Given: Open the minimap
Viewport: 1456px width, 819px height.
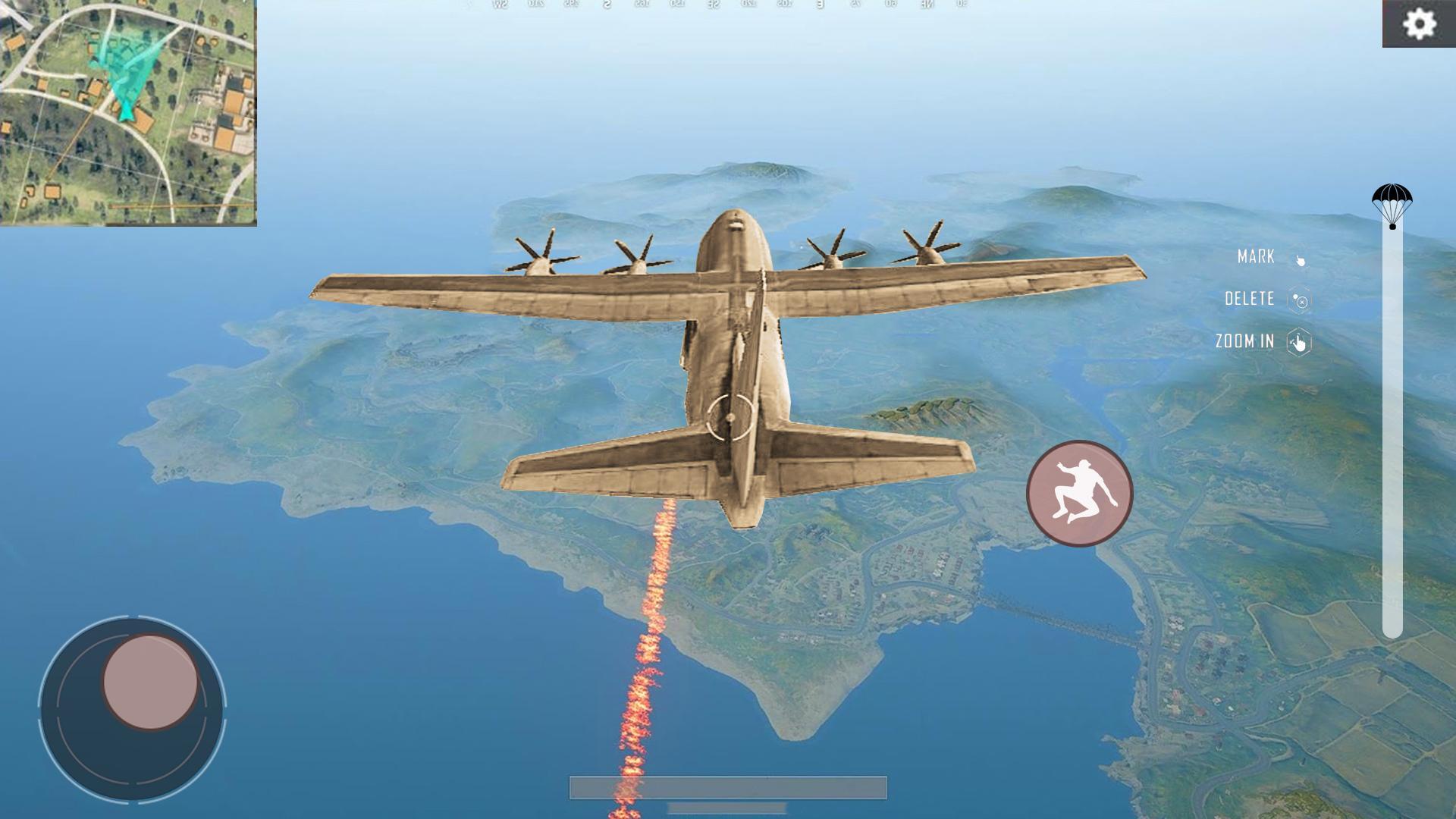Looking at the screenshot, I should (128, 112).
